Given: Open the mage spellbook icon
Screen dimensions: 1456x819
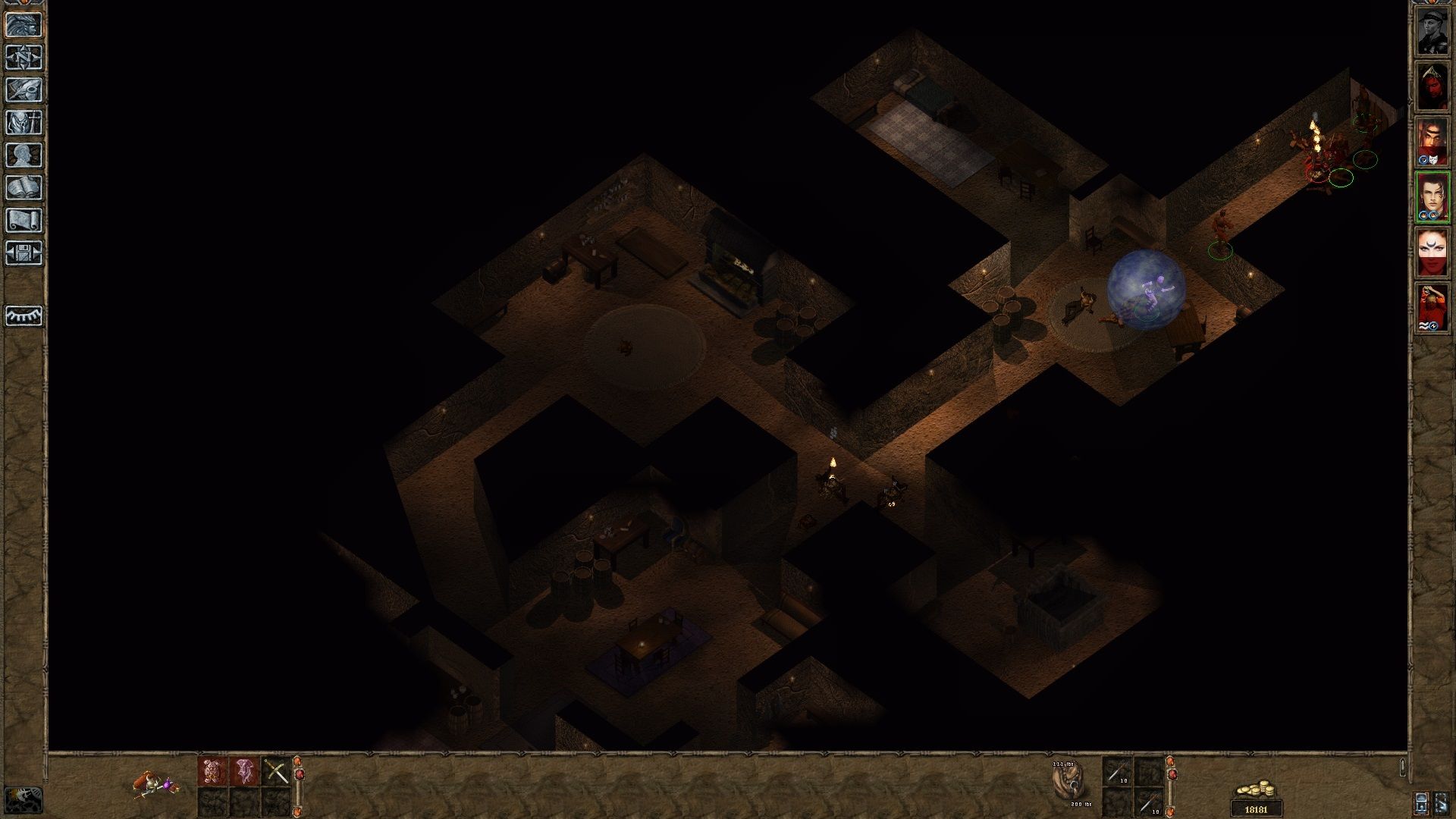Looking at the screenshot, I should pyautogui.click(x=24, y=188).
